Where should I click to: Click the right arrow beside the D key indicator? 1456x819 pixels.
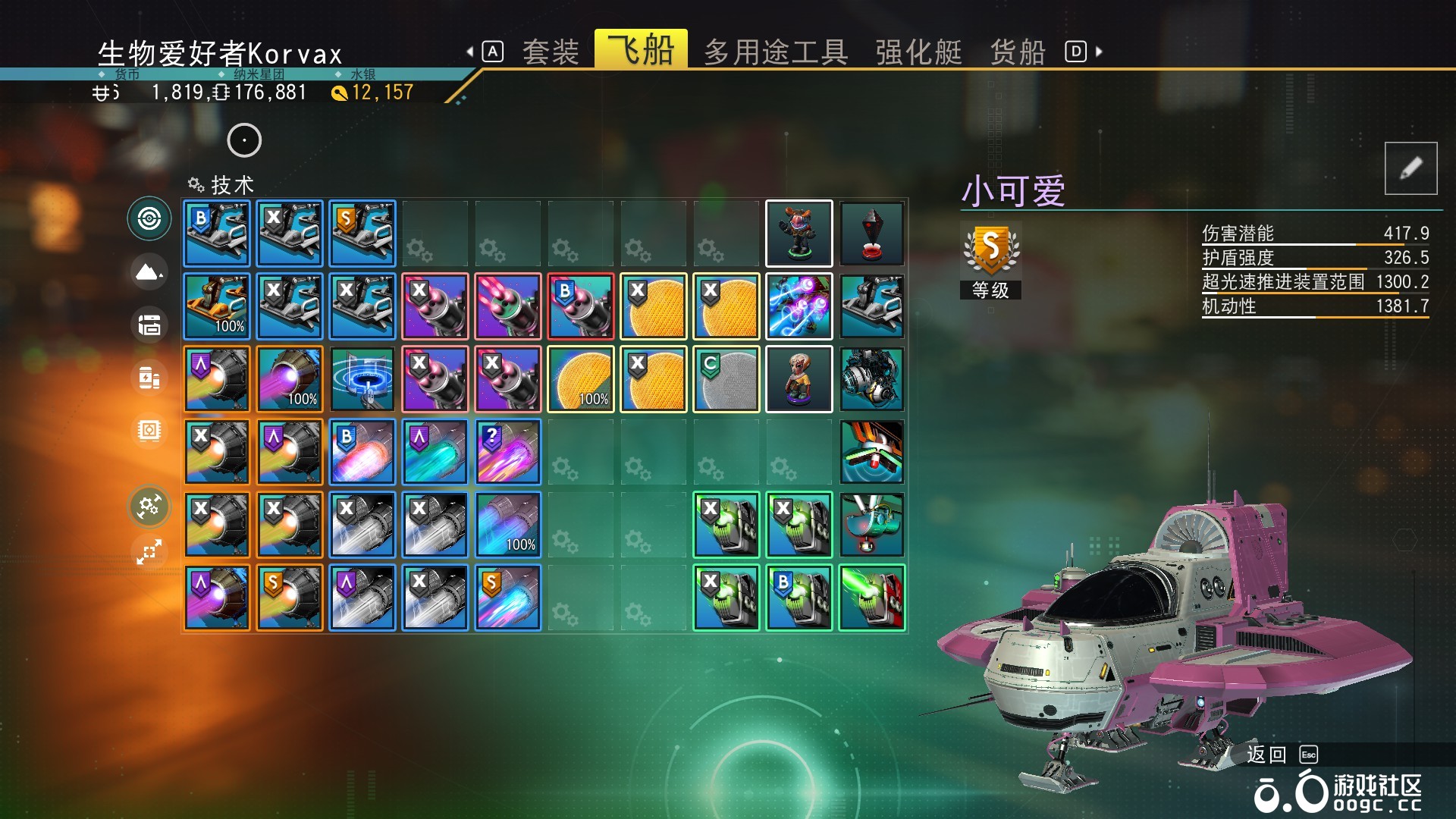(1099, 51)
